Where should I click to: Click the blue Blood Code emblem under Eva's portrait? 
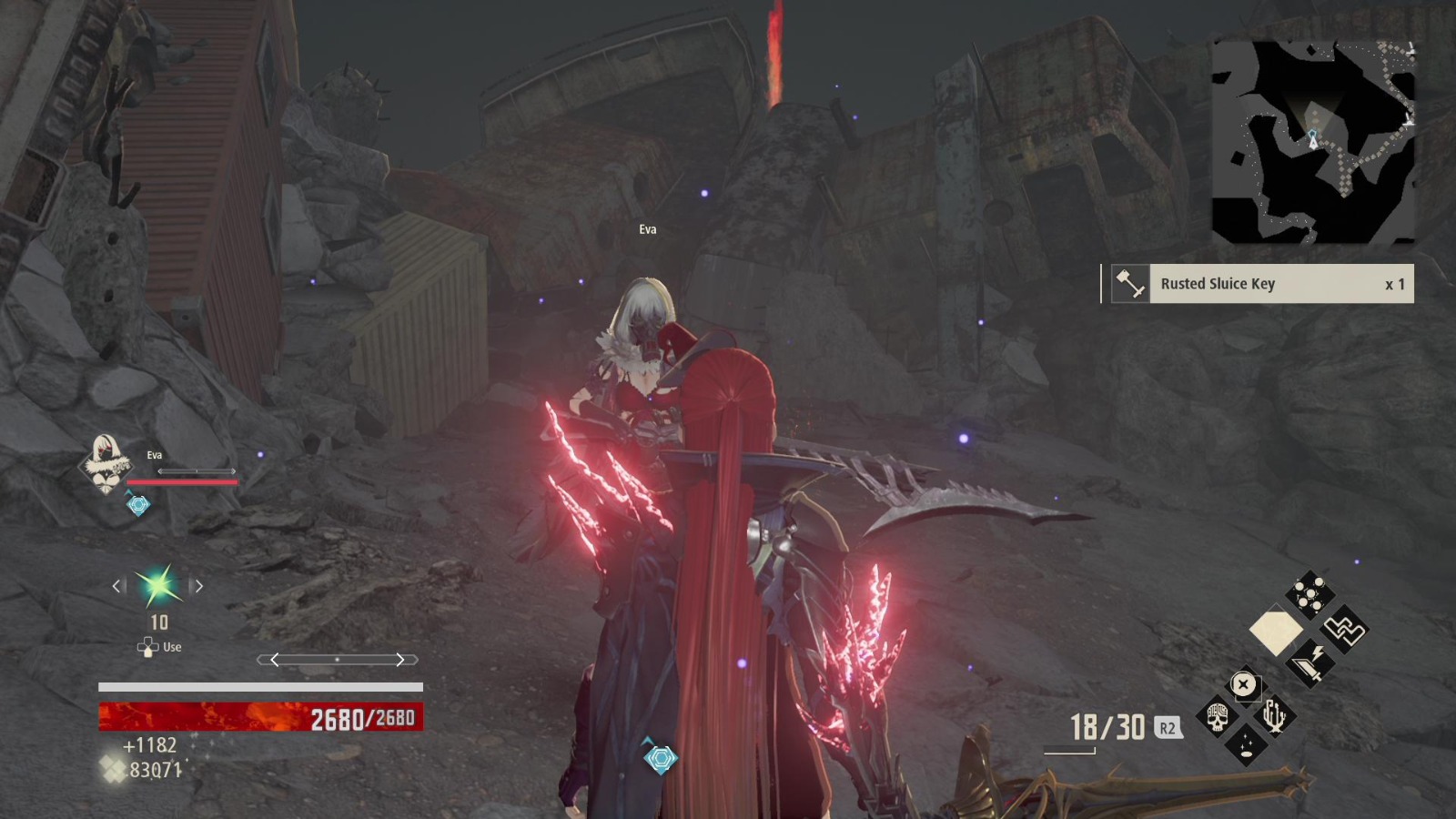137,505
